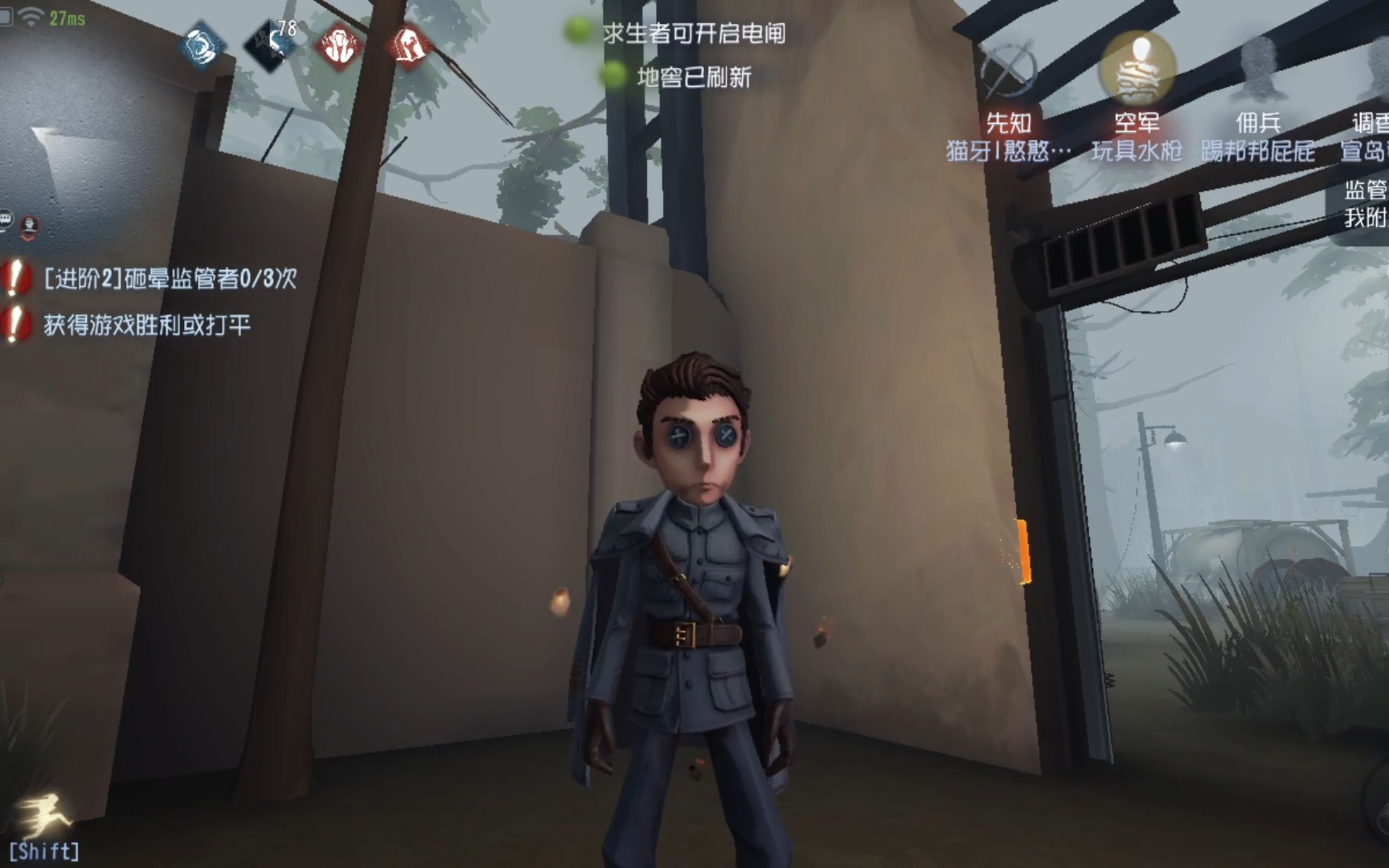The height and width of the screenshot is (868, 1389).
Task: Click the dark persona diamond showing 78
Action: click(x=268, y=45)
